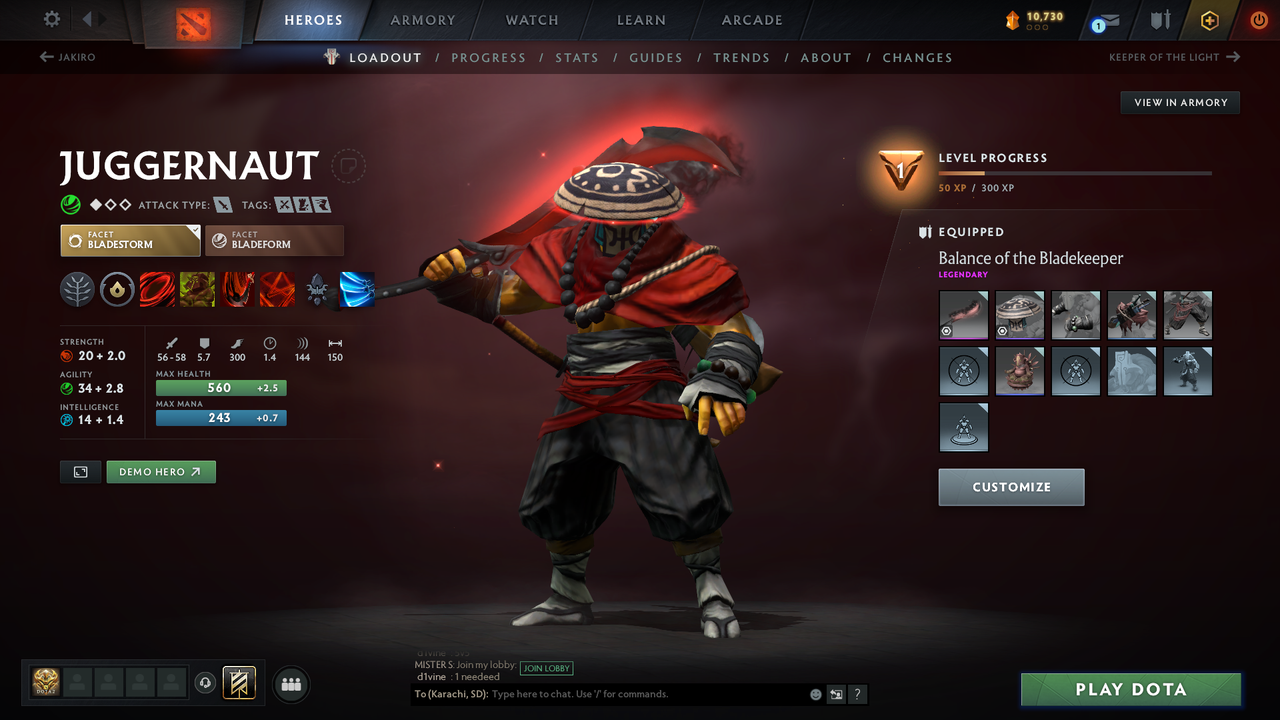
Task: Switch to the Bladeform facet
Action: click(274, 240)
